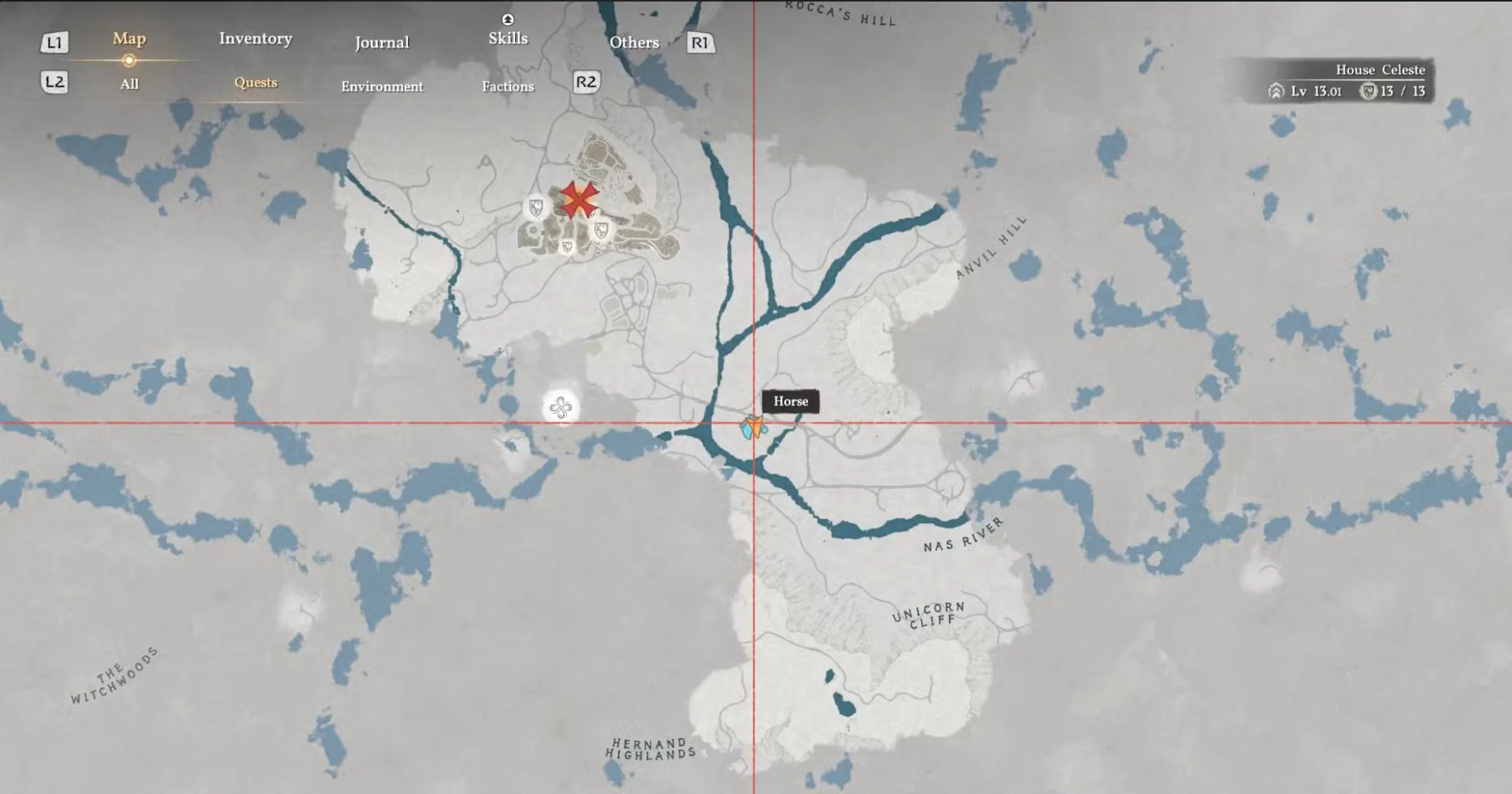Click the orange indicator dot under Map

click(128, 59)
